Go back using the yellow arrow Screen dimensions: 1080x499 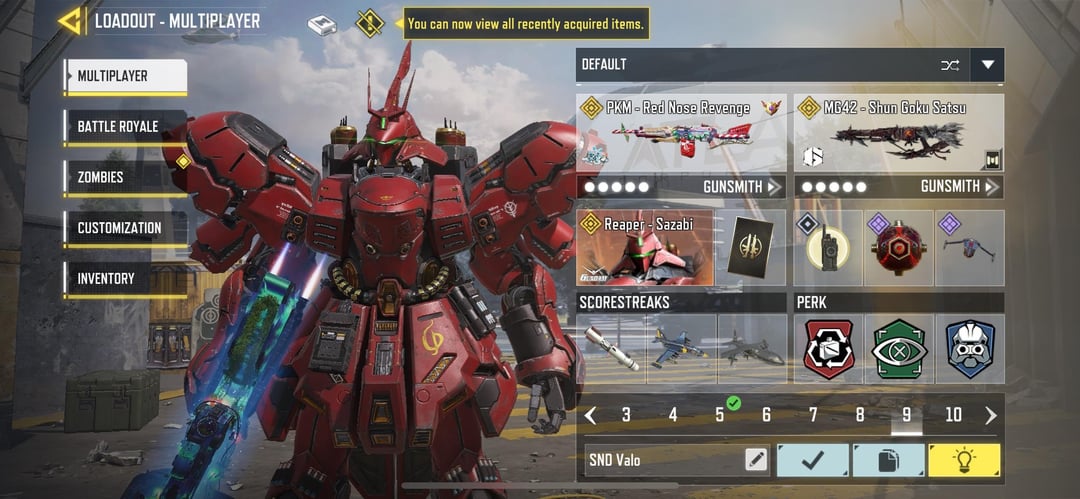click(70, 21)
